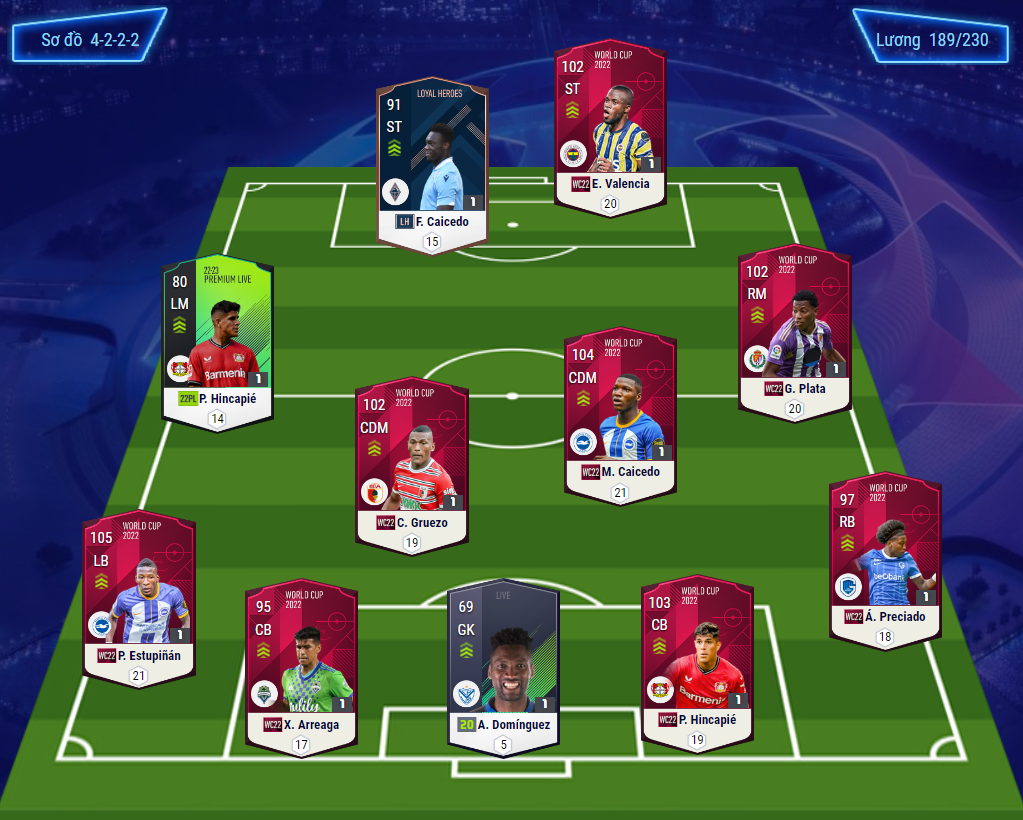Choose the P. Hincapié centre back card
1023x820 pixels.
[697, 660]
